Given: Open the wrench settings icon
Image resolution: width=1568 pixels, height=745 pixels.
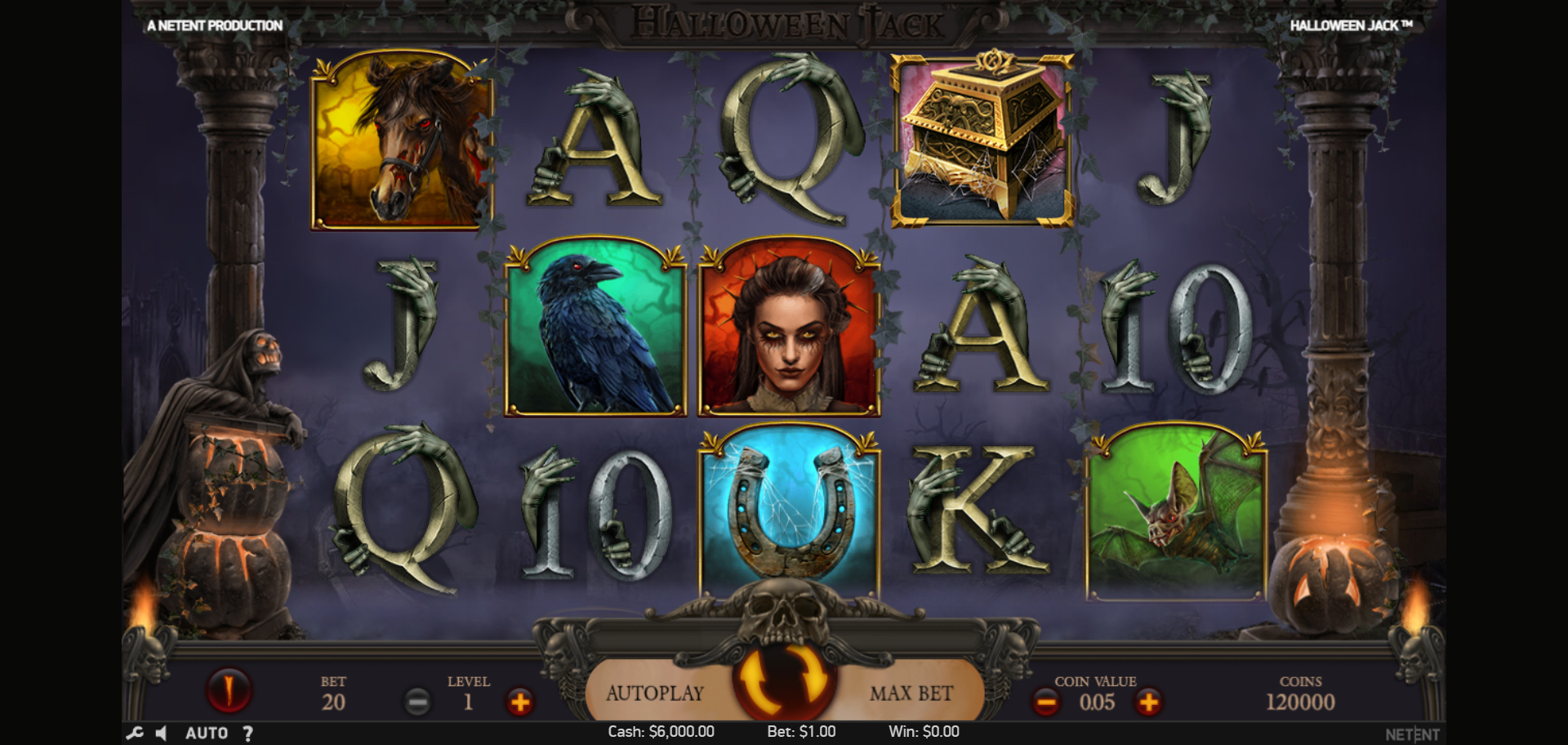Looking at the screenshot, I should [x=135, y=733].
